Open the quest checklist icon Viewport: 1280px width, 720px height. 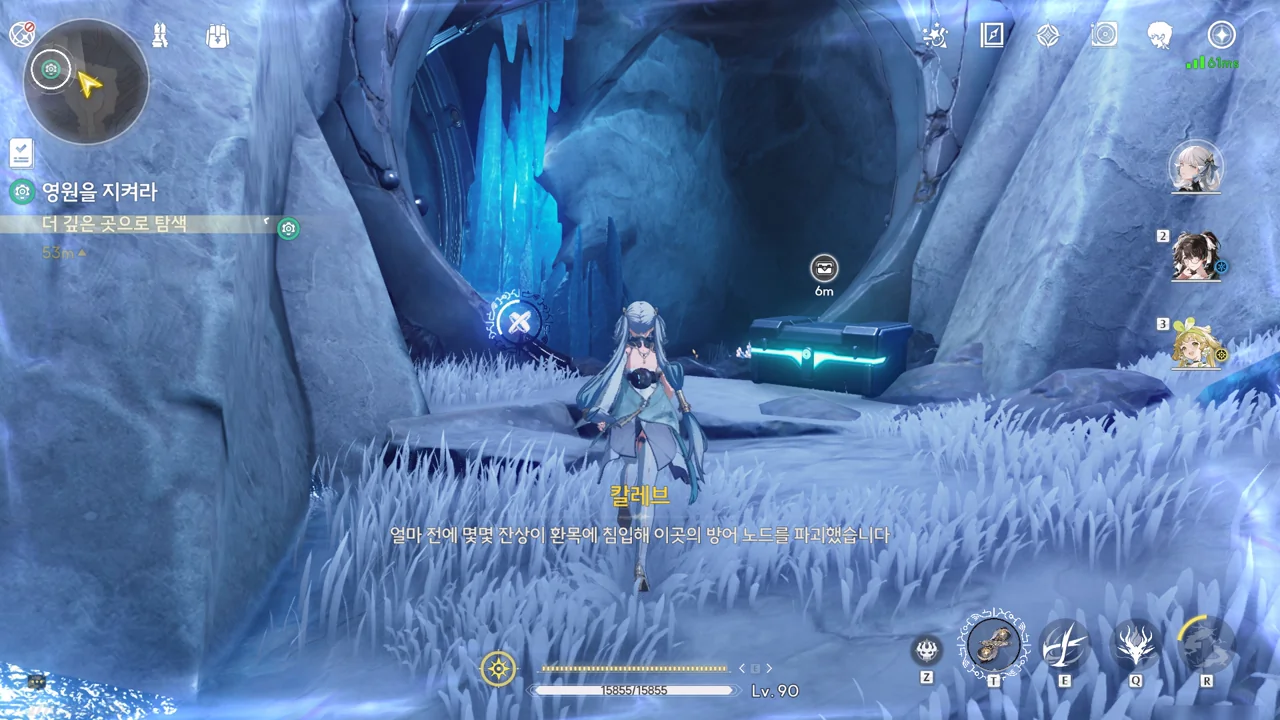click(21, 153)
